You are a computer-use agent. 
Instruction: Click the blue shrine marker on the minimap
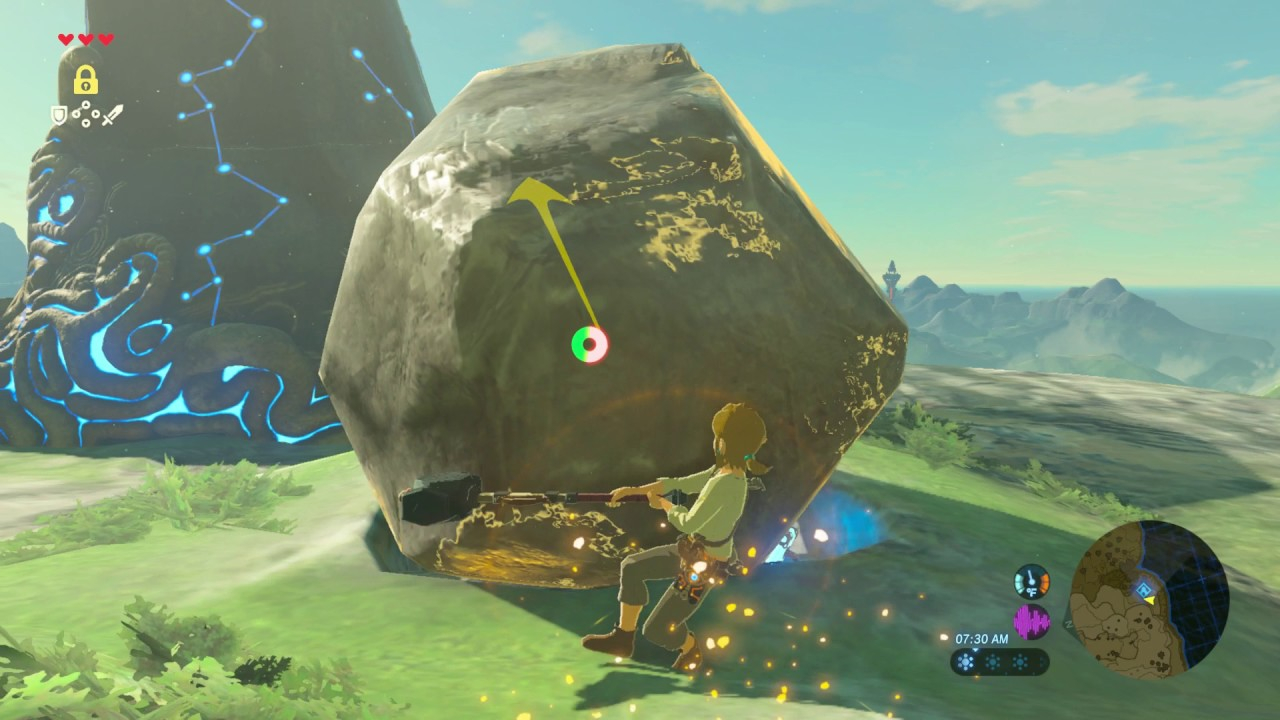[1142, 591]
